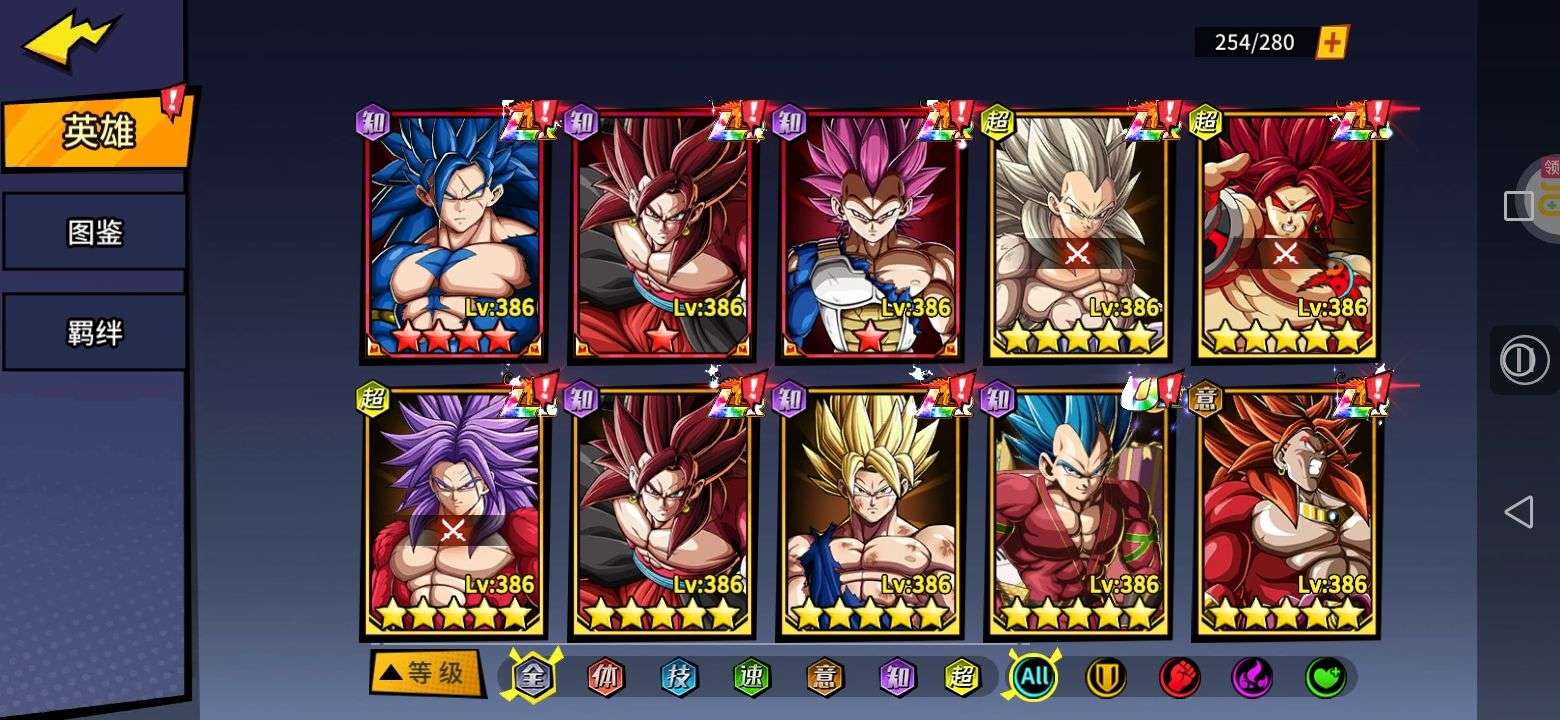Filter heroes by 体 type
This screenshot has height=720, width=1560.
click(x=605, y=677)
